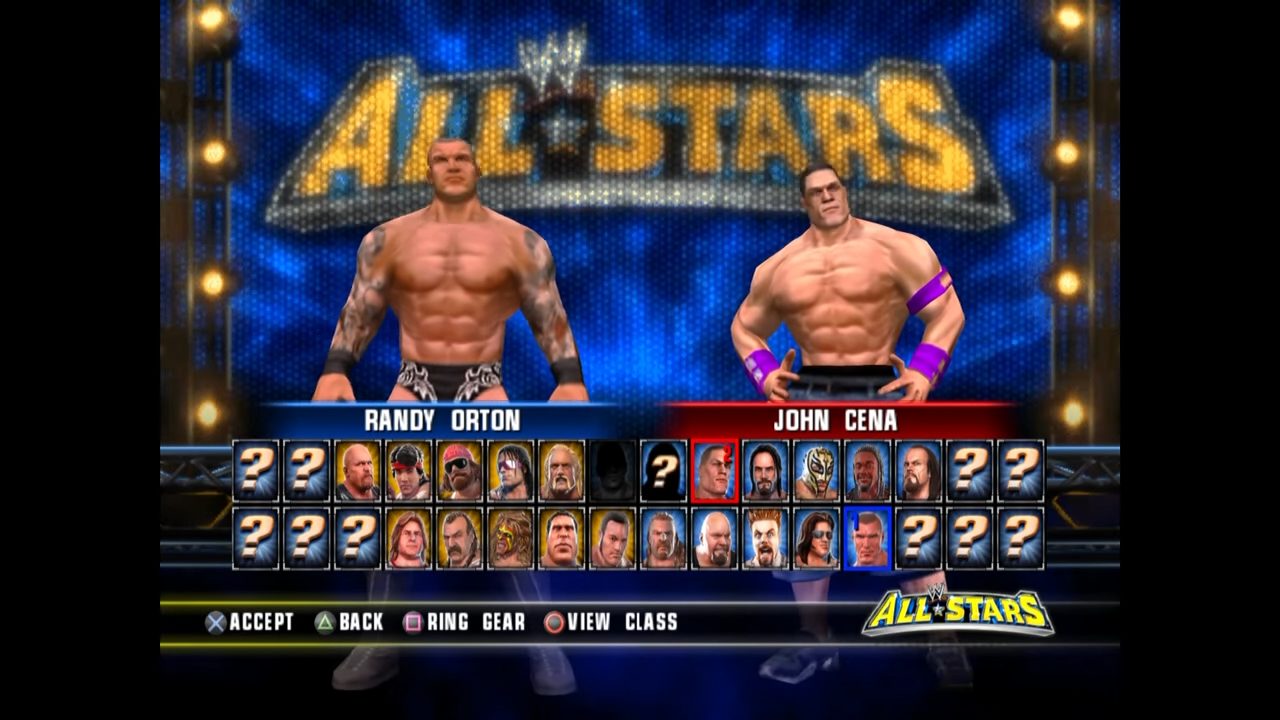Select the smiling wrestler with dreadlocks
The width and height of the screenshot is (1280, 720).
tap(868, 470)
